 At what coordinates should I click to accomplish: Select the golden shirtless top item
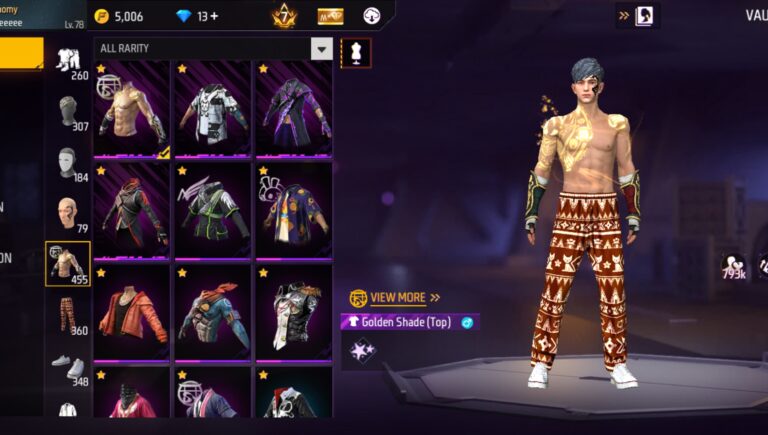tap(132, 108)
